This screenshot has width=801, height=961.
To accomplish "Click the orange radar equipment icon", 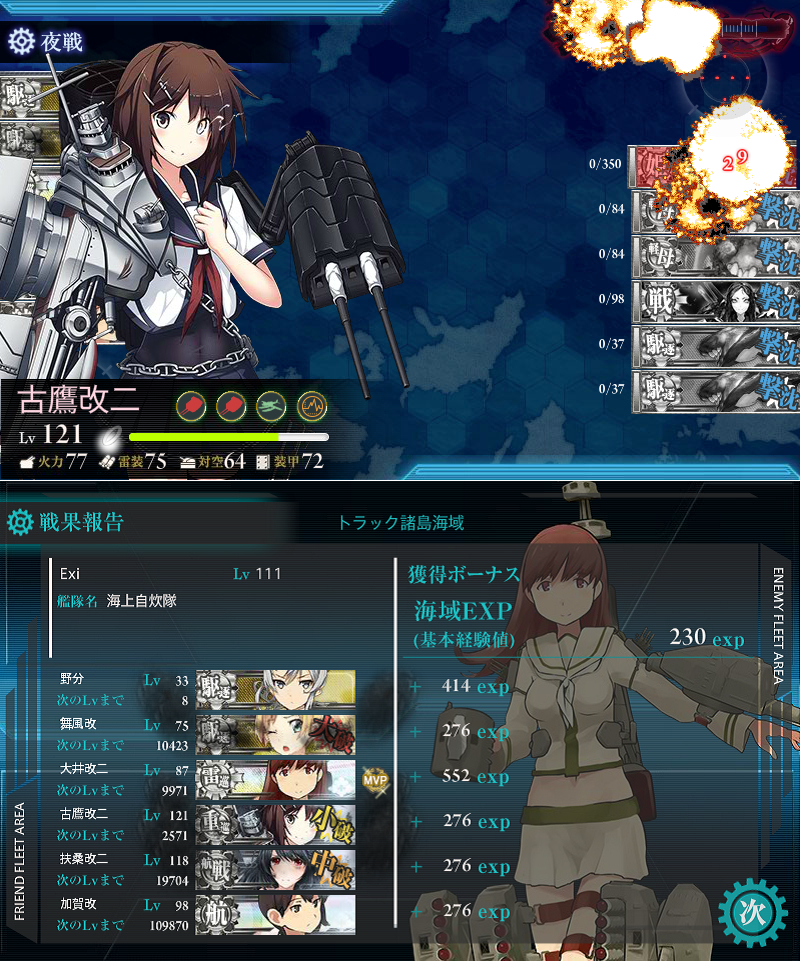I will click(312, 406).
